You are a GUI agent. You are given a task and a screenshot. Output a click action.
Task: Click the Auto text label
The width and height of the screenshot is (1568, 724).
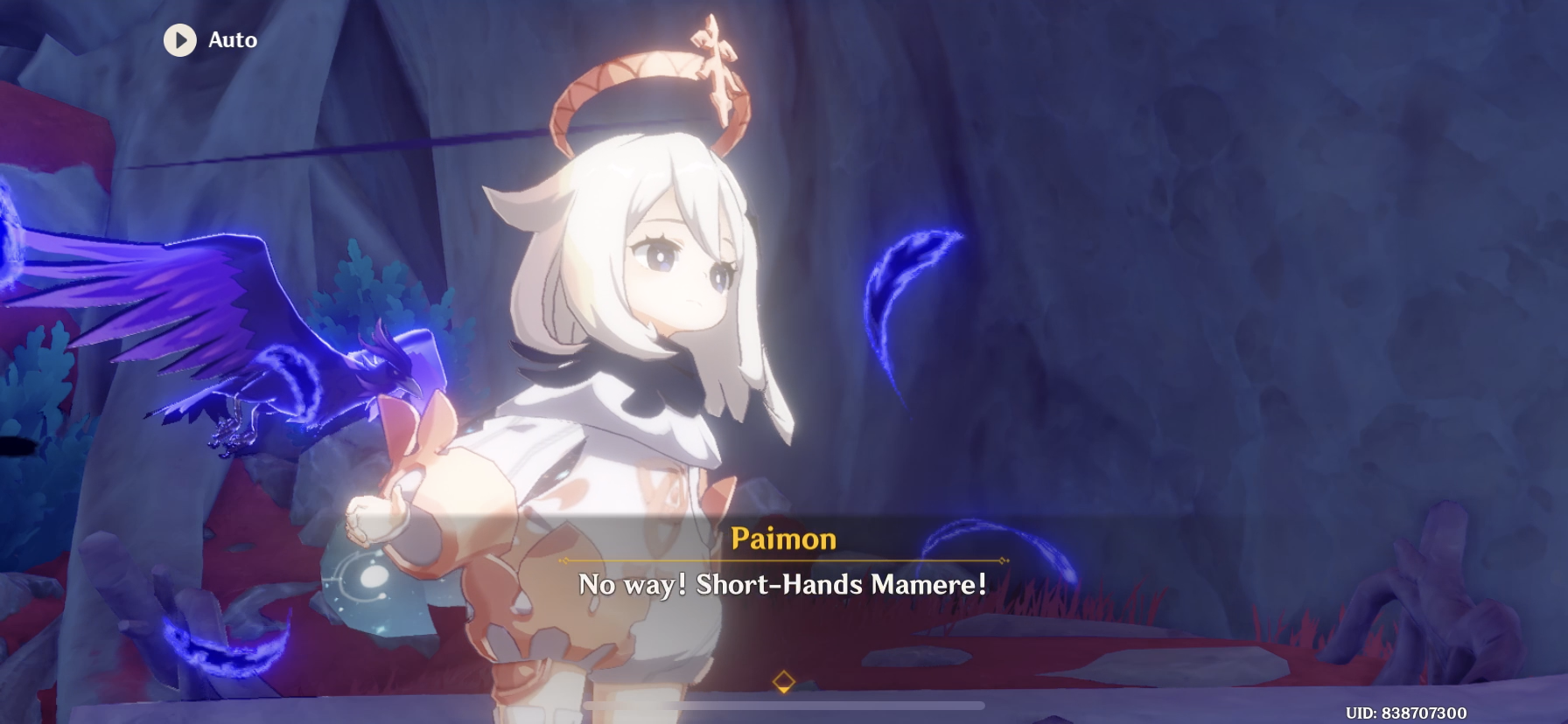click(231, 40)
